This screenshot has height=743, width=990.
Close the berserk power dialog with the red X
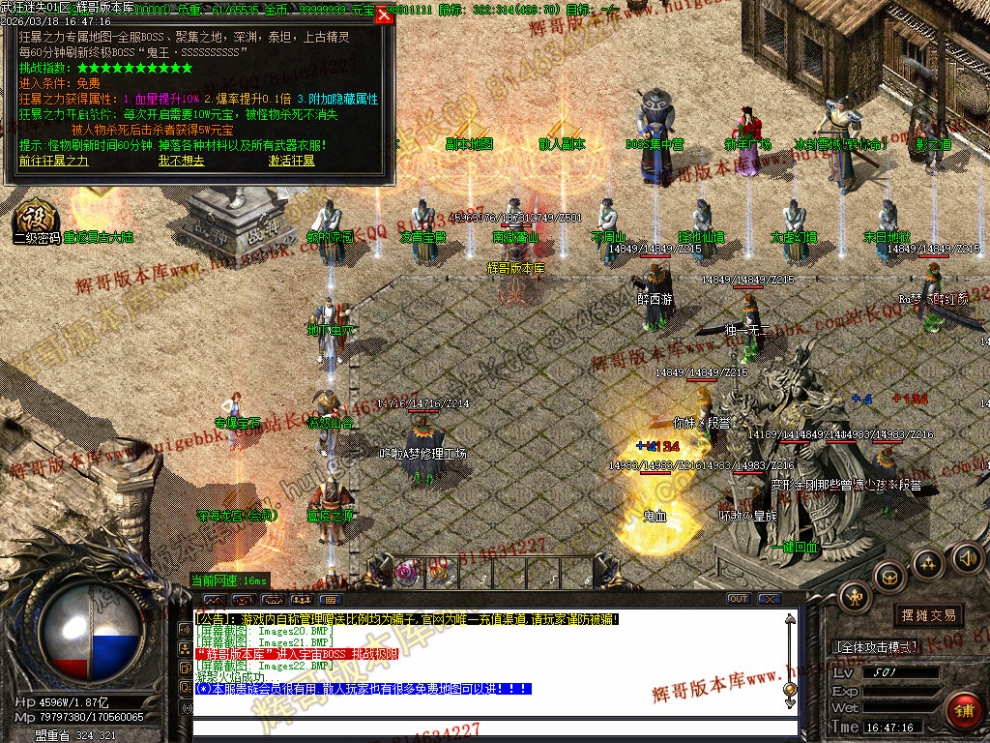point(384,15)
